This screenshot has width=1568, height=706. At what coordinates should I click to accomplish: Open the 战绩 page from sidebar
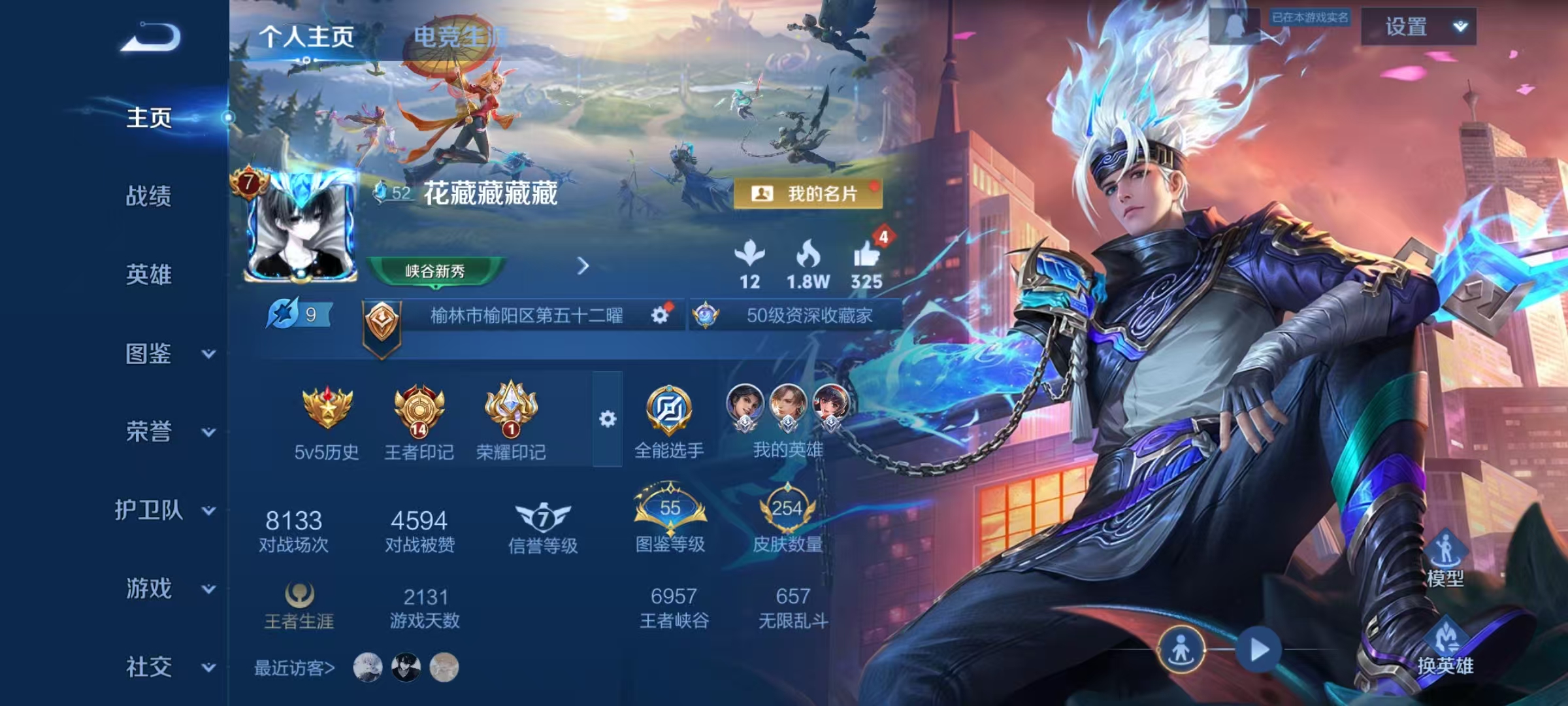click(149, 196)
